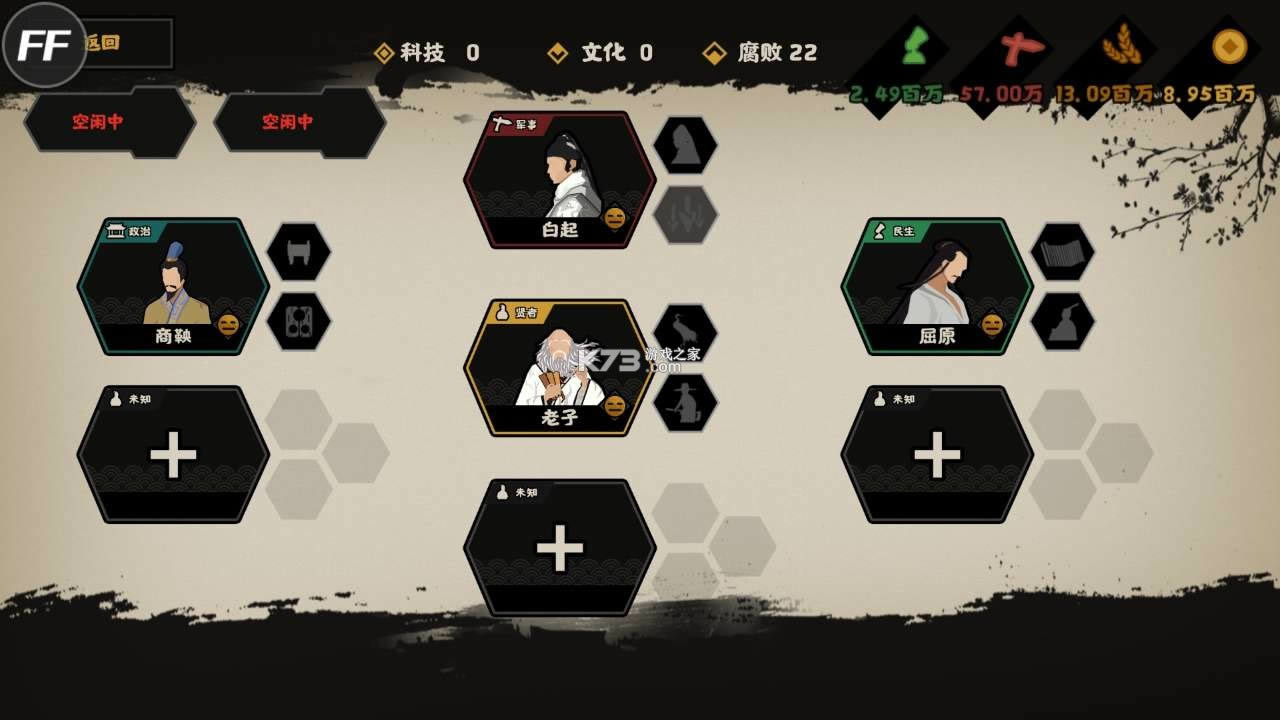This screenshot has width=1280, height=720.
Task: Select the crane skill icon beside 老子
Action: pos(683,325)
